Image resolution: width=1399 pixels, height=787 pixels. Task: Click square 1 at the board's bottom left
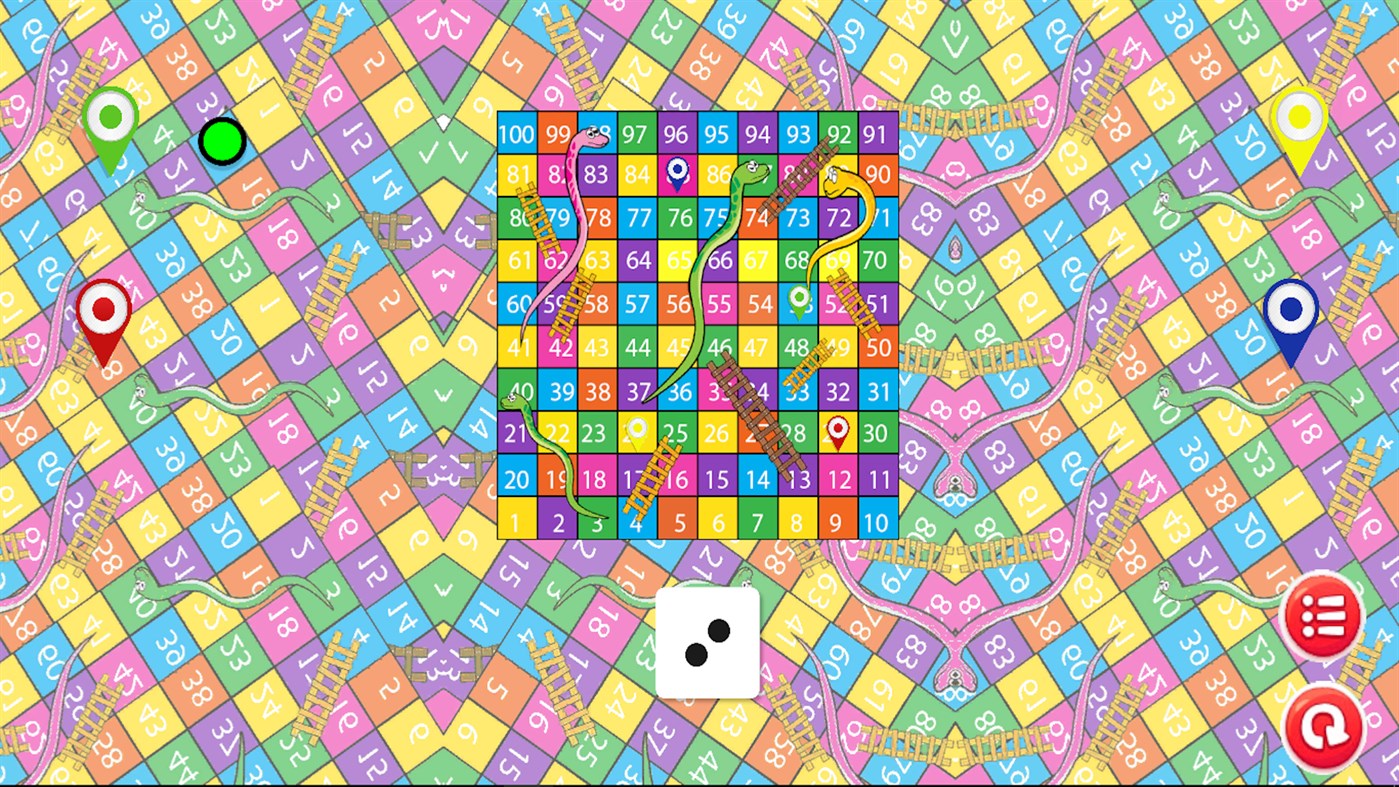[x=516, y=521]
